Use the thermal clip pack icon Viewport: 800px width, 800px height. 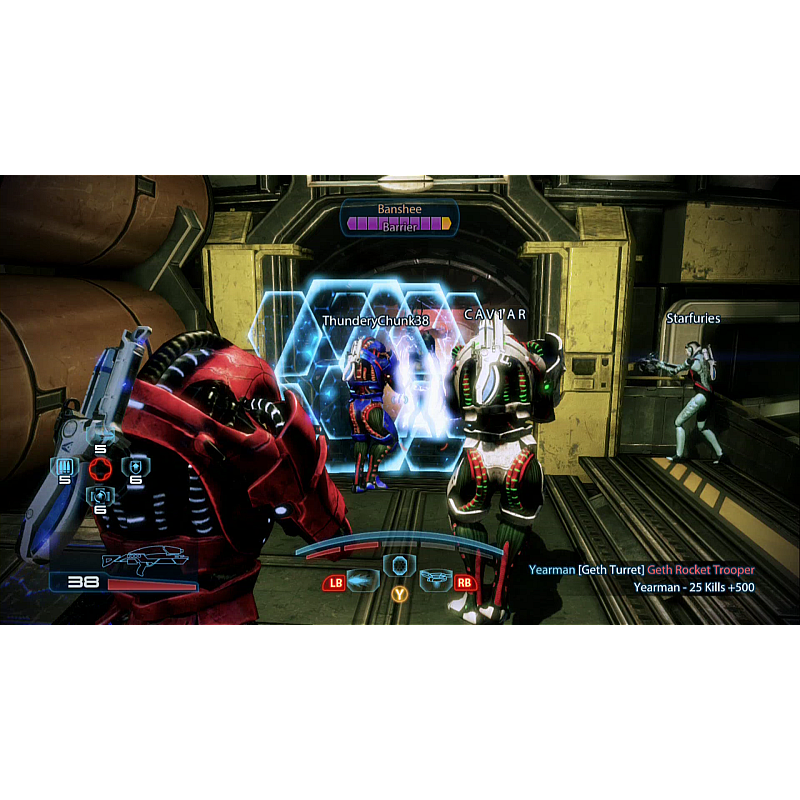pyautogui.click(x=65, y=467)
